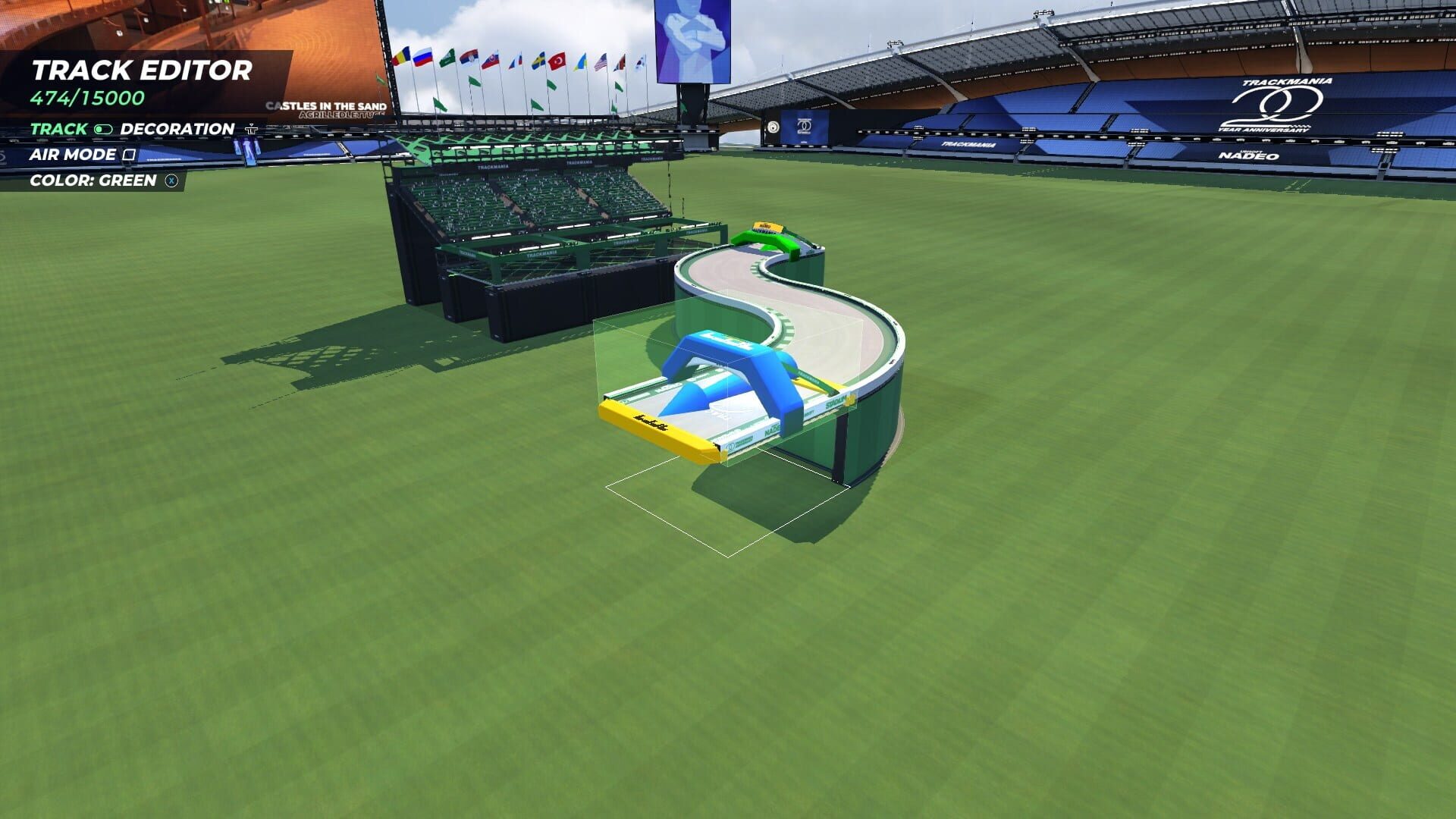
Task: Click the TRACK EDITOR title header
Action: 142,71
